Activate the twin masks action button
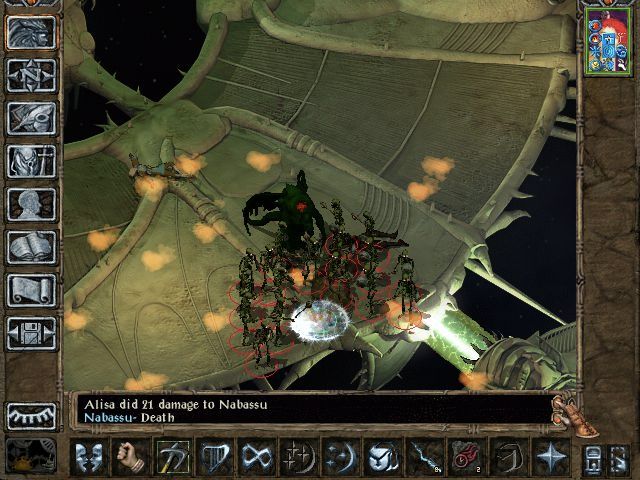This screenshot has width=640, height=480. (89, 457)
